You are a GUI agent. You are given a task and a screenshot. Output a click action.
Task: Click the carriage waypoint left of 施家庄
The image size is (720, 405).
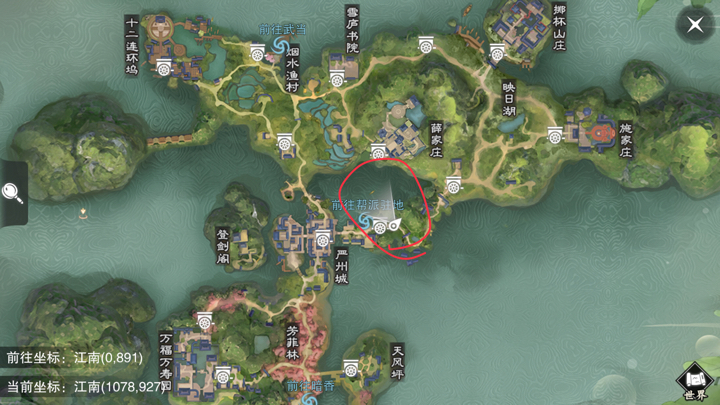tap(555, 135)
